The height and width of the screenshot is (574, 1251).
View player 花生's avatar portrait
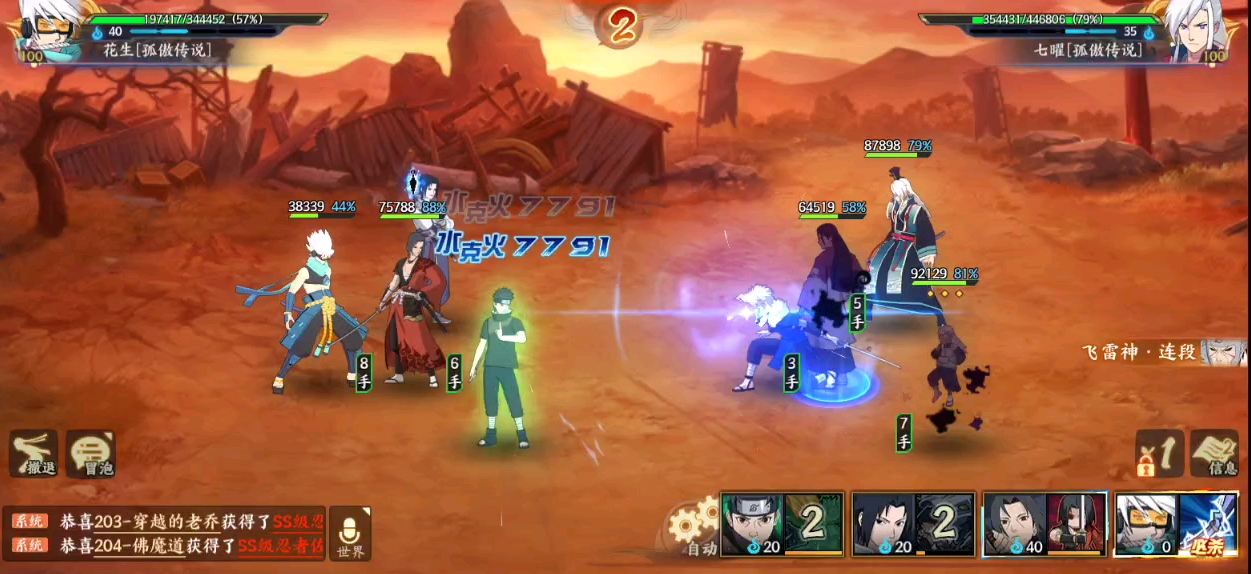[x=36, y=34]
